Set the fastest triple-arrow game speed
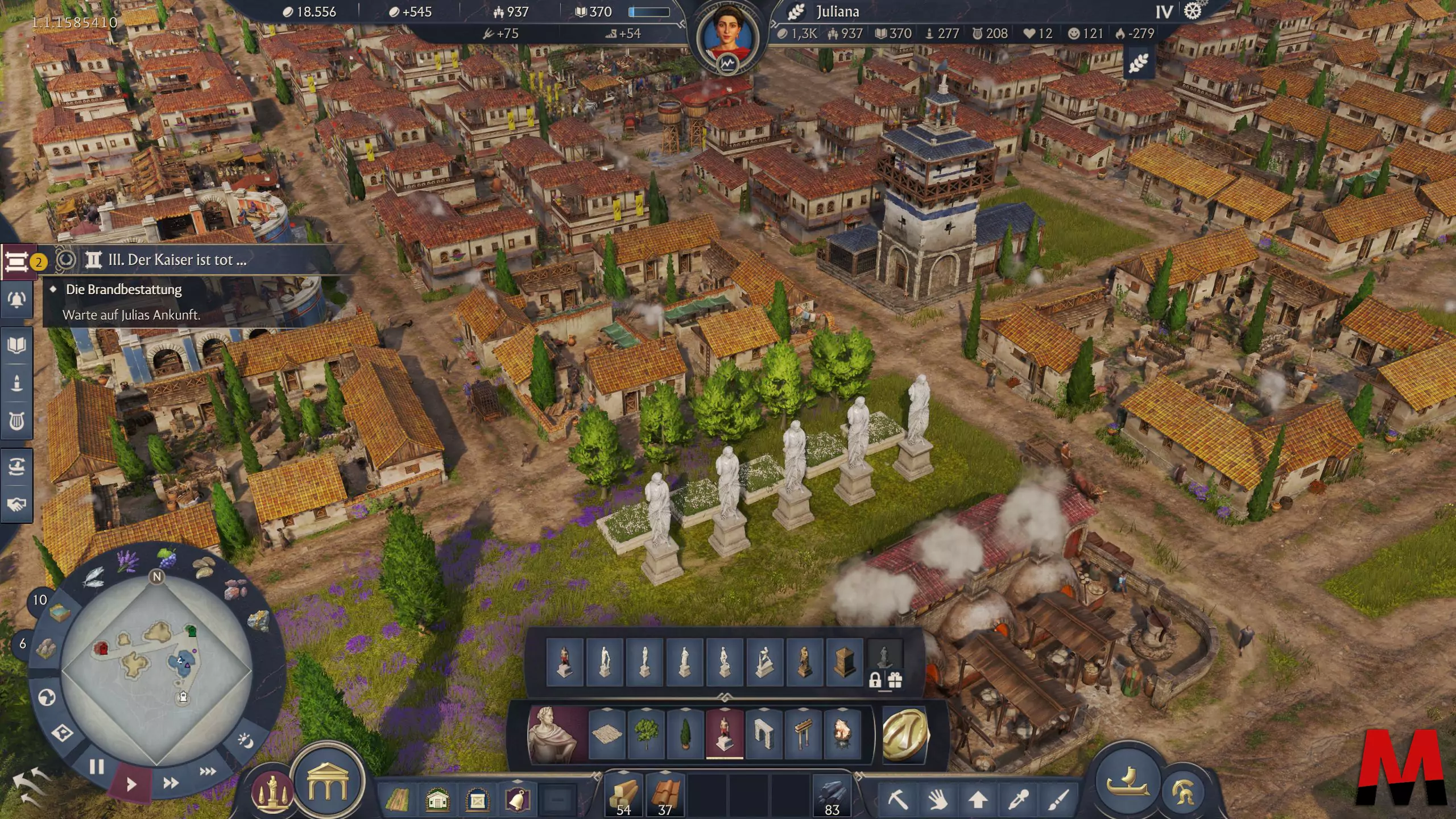The height and width of the screenshot is (819, 1456). [208, 771]
